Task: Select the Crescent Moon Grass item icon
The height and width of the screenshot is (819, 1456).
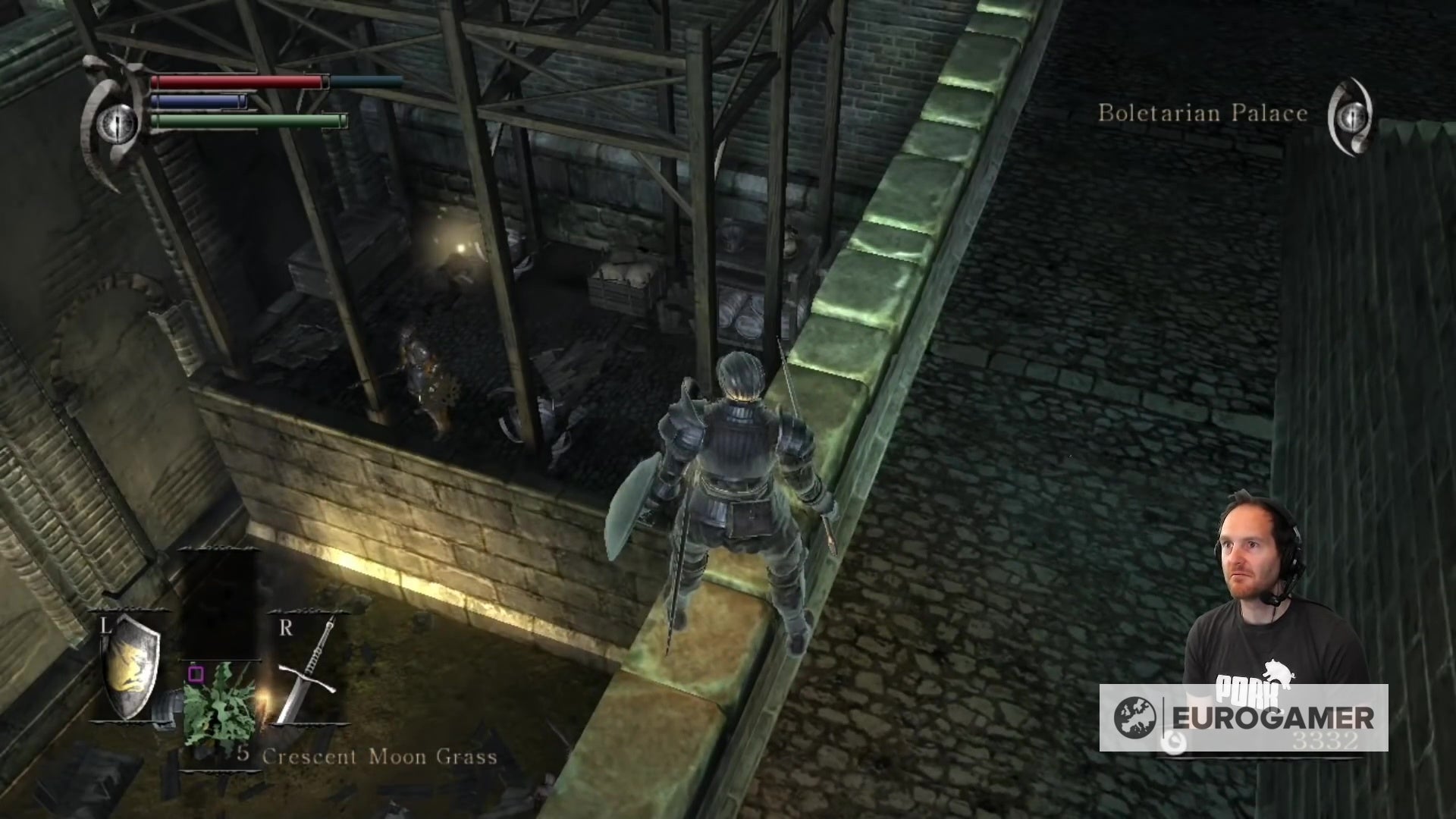Action: tap(220, 705)
